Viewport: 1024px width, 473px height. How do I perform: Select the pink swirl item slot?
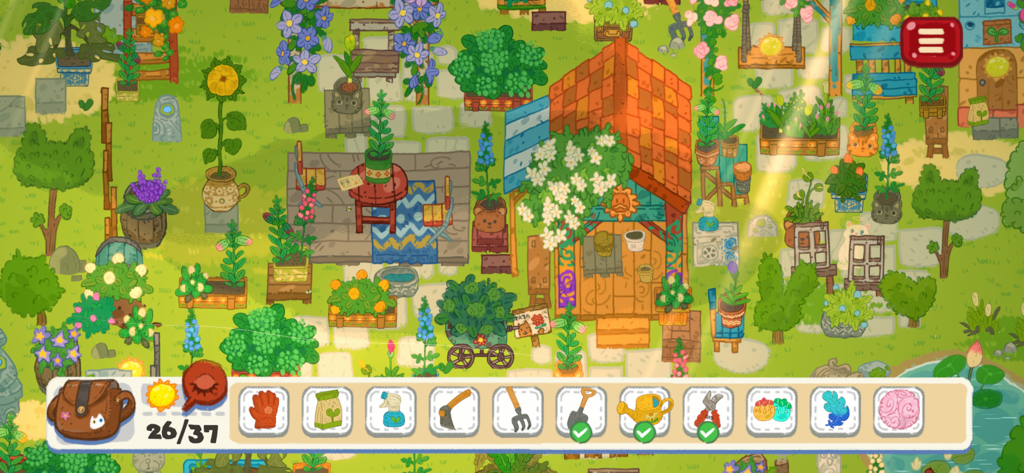898,410
